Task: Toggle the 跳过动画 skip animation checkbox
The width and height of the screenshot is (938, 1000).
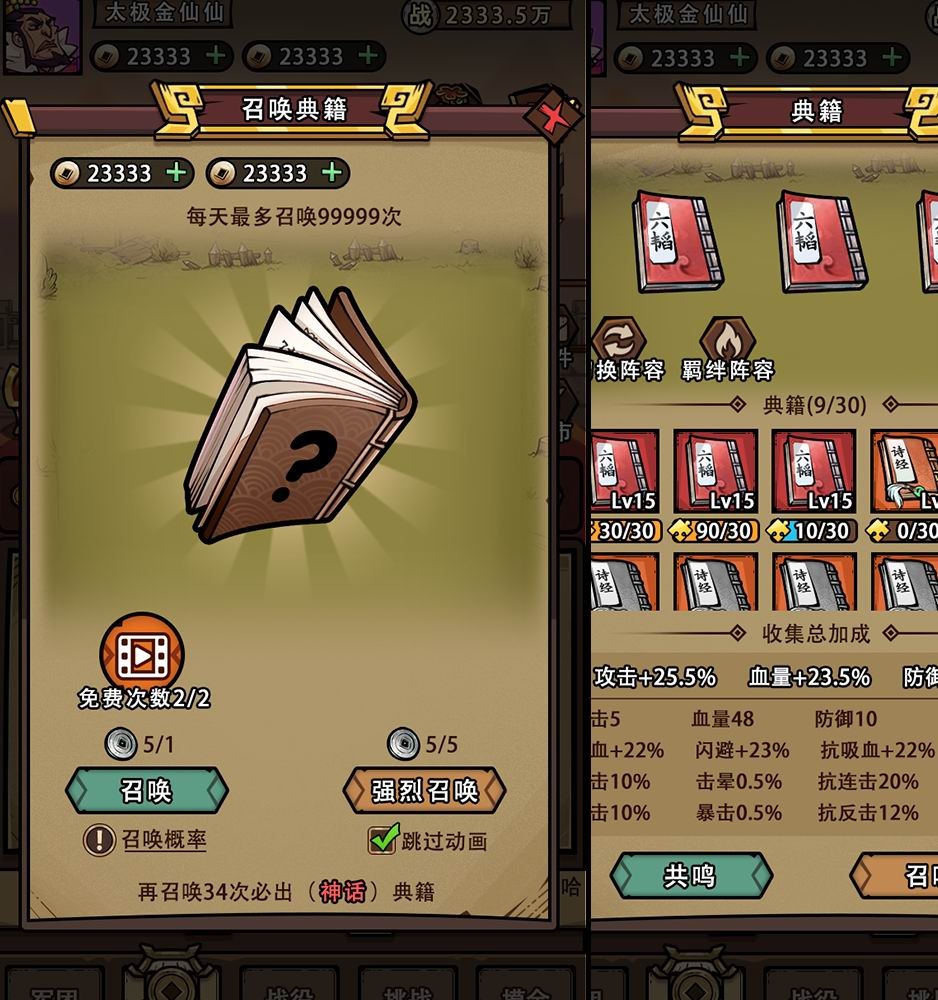Action: [384, 840]
